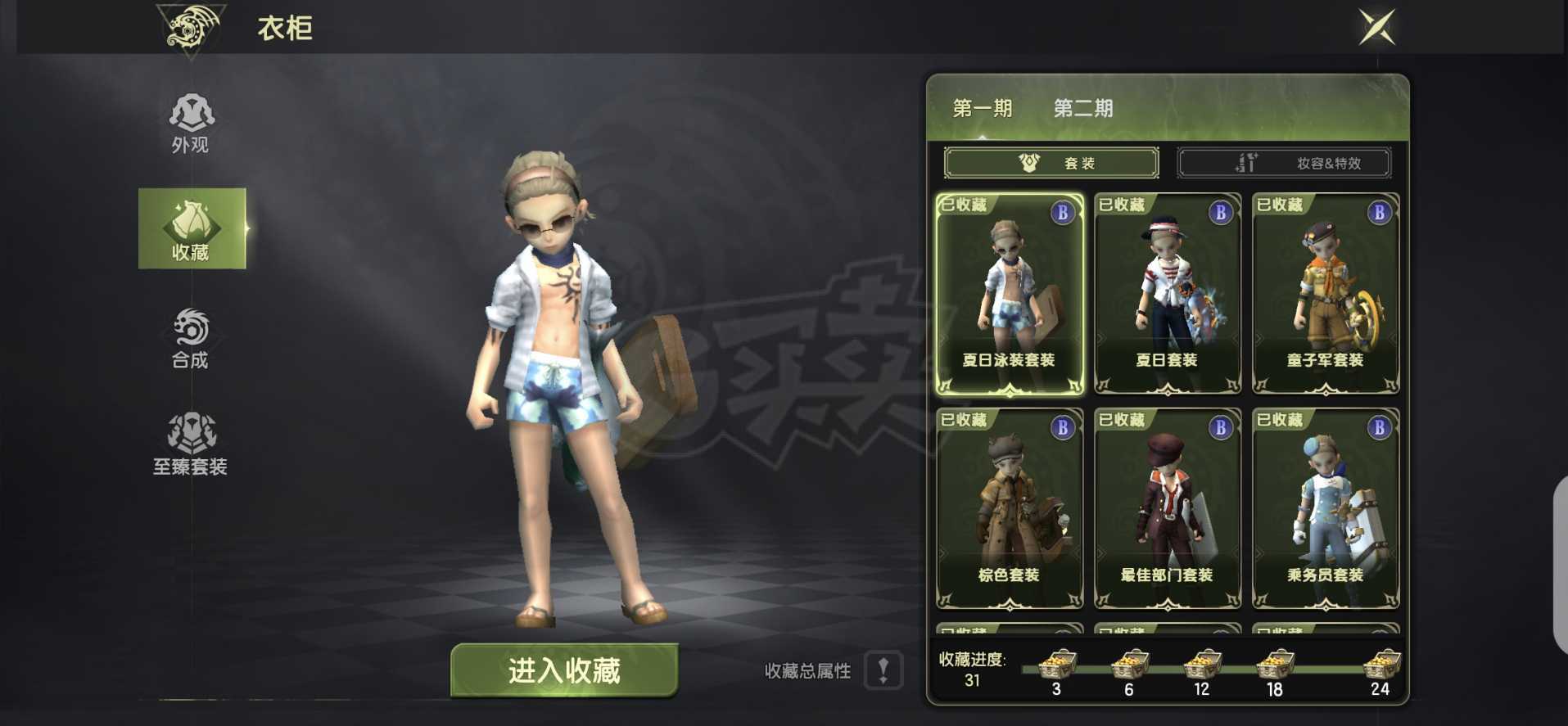Switch to the 妆容&特效 view

point(1284,162)
